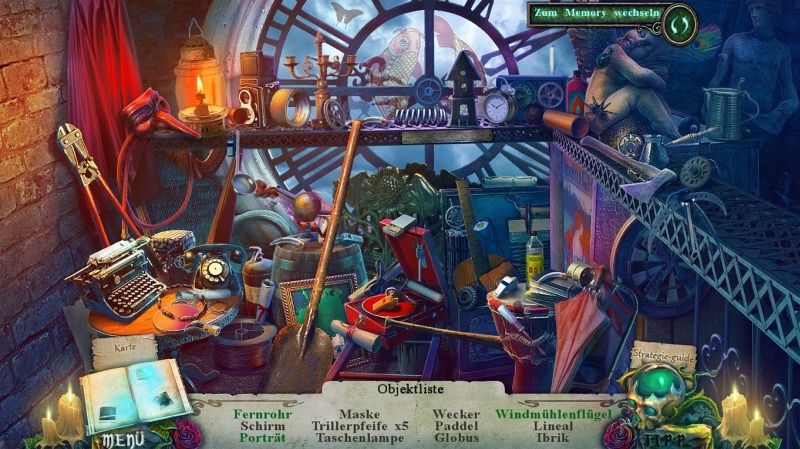
Task: Open the Karte map label
Action: (x=126, y=350)
